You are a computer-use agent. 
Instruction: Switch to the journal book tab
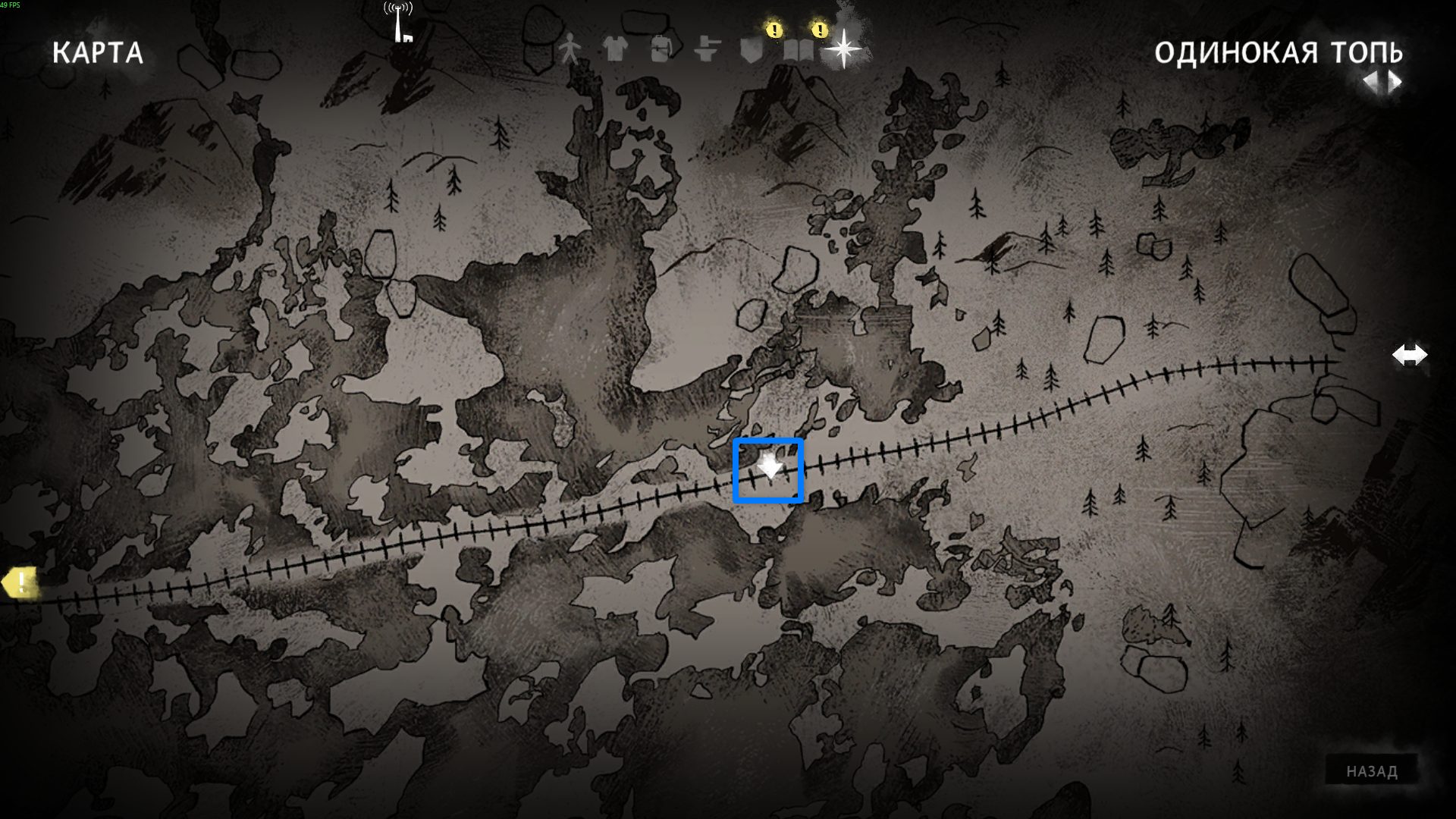point(797,50)
